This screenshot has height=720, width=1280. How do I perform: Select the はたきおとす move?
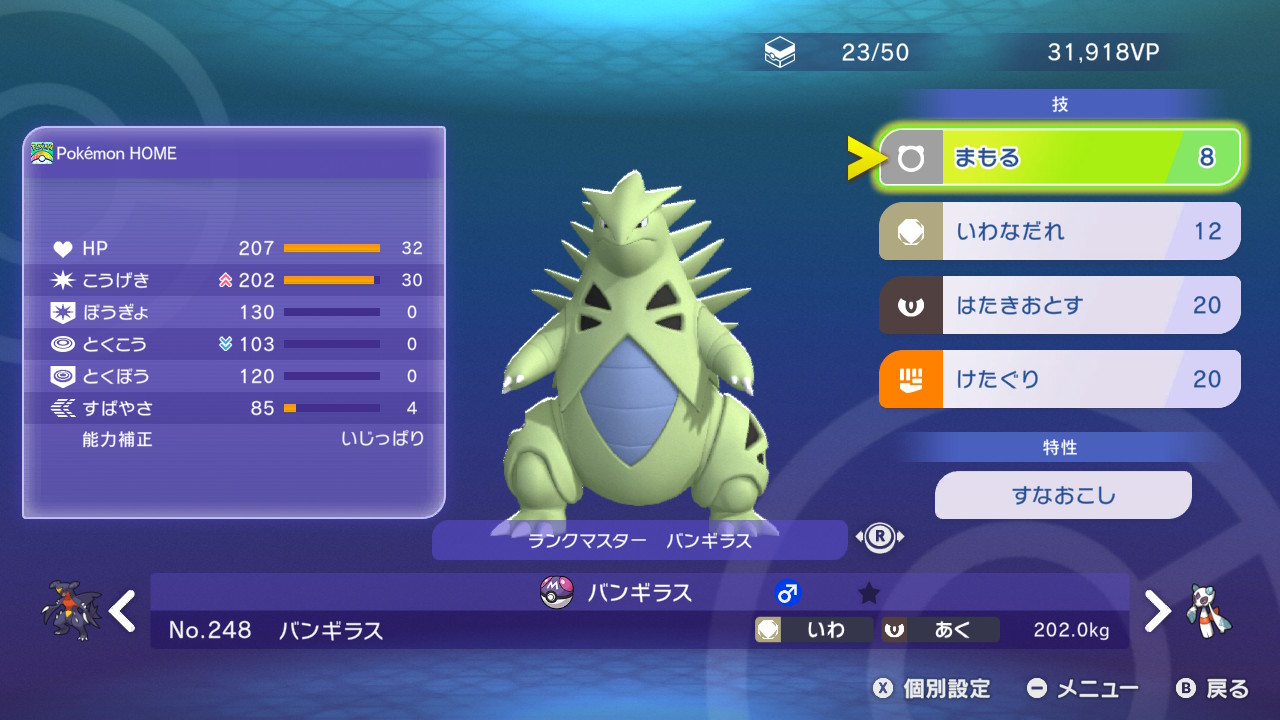[x=1058, y=305]
